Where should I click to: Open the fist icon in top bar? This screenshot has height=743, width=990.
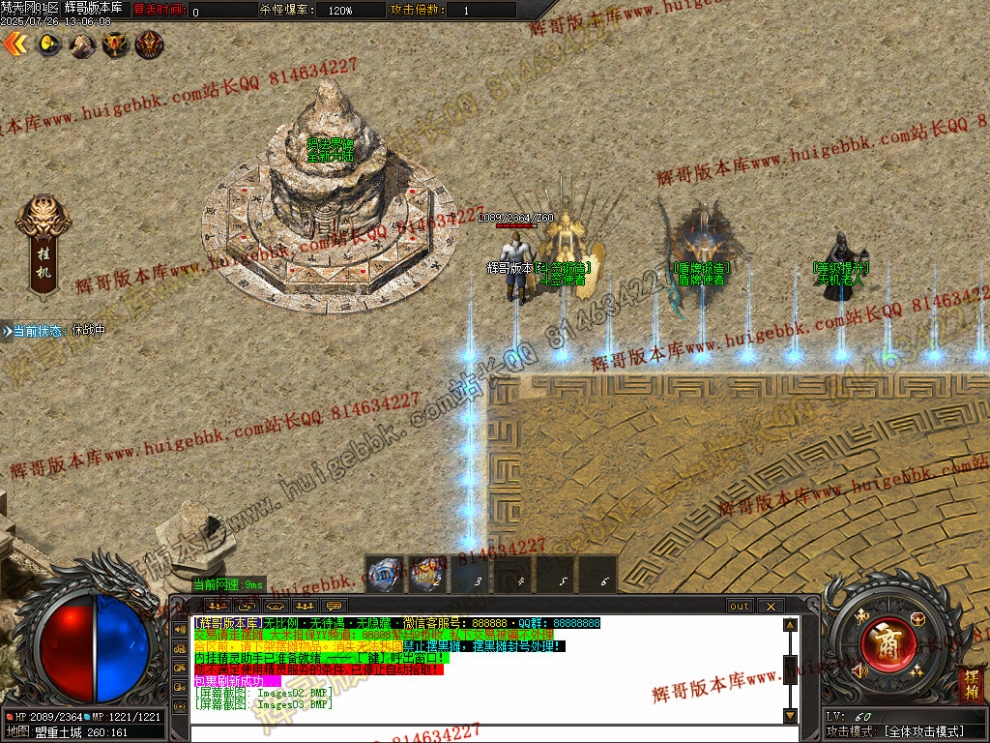[x=82, y=44]
